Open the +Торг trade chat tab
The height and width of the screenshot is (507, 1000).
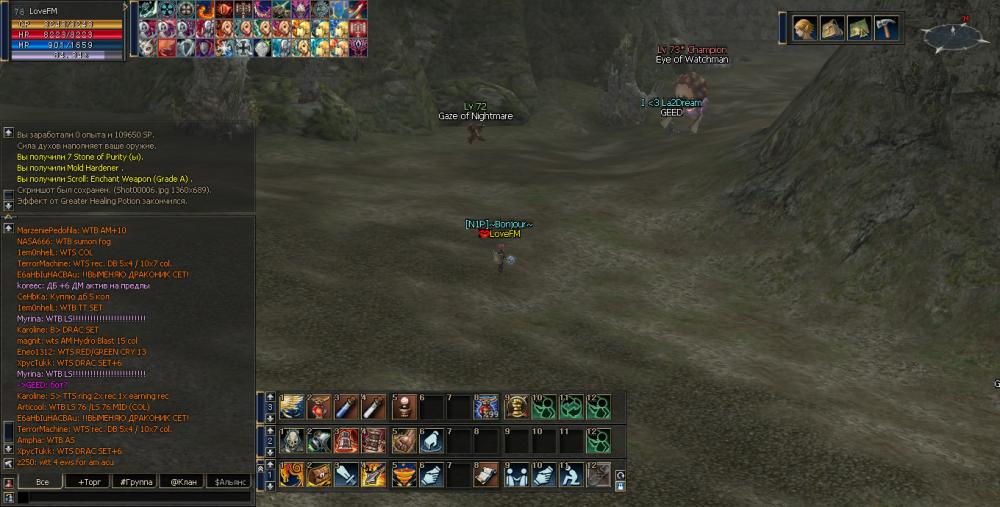(x=89, y=482)
